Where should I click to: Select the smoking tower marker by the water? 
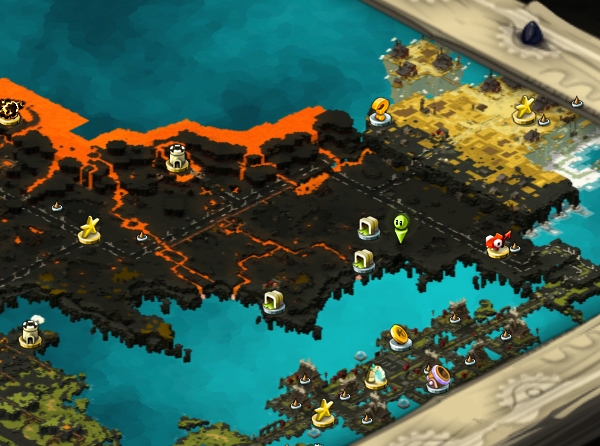pos(31,333)
